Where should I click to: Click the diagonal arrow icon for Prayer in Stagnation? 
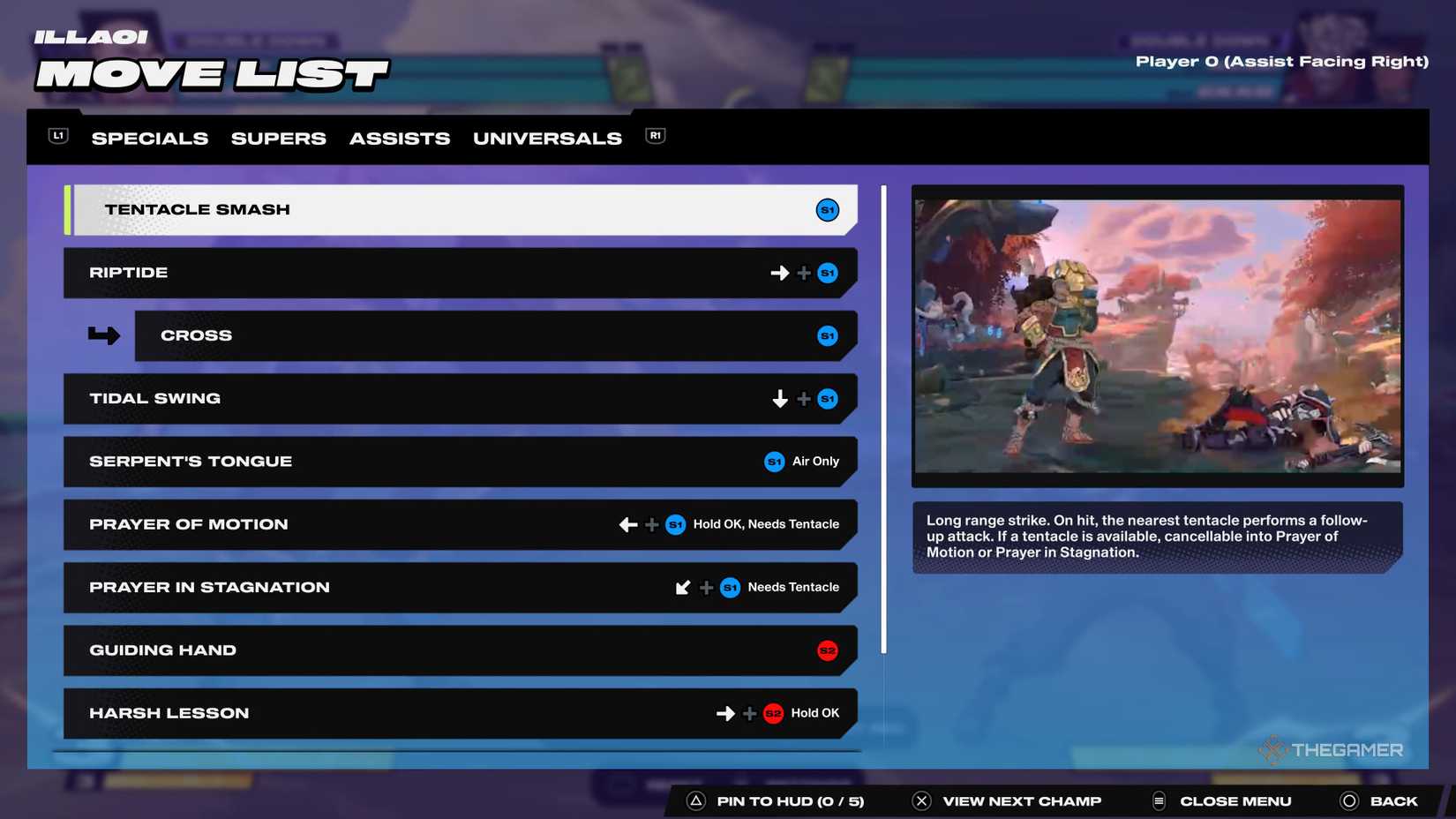(x=682, y=587)
